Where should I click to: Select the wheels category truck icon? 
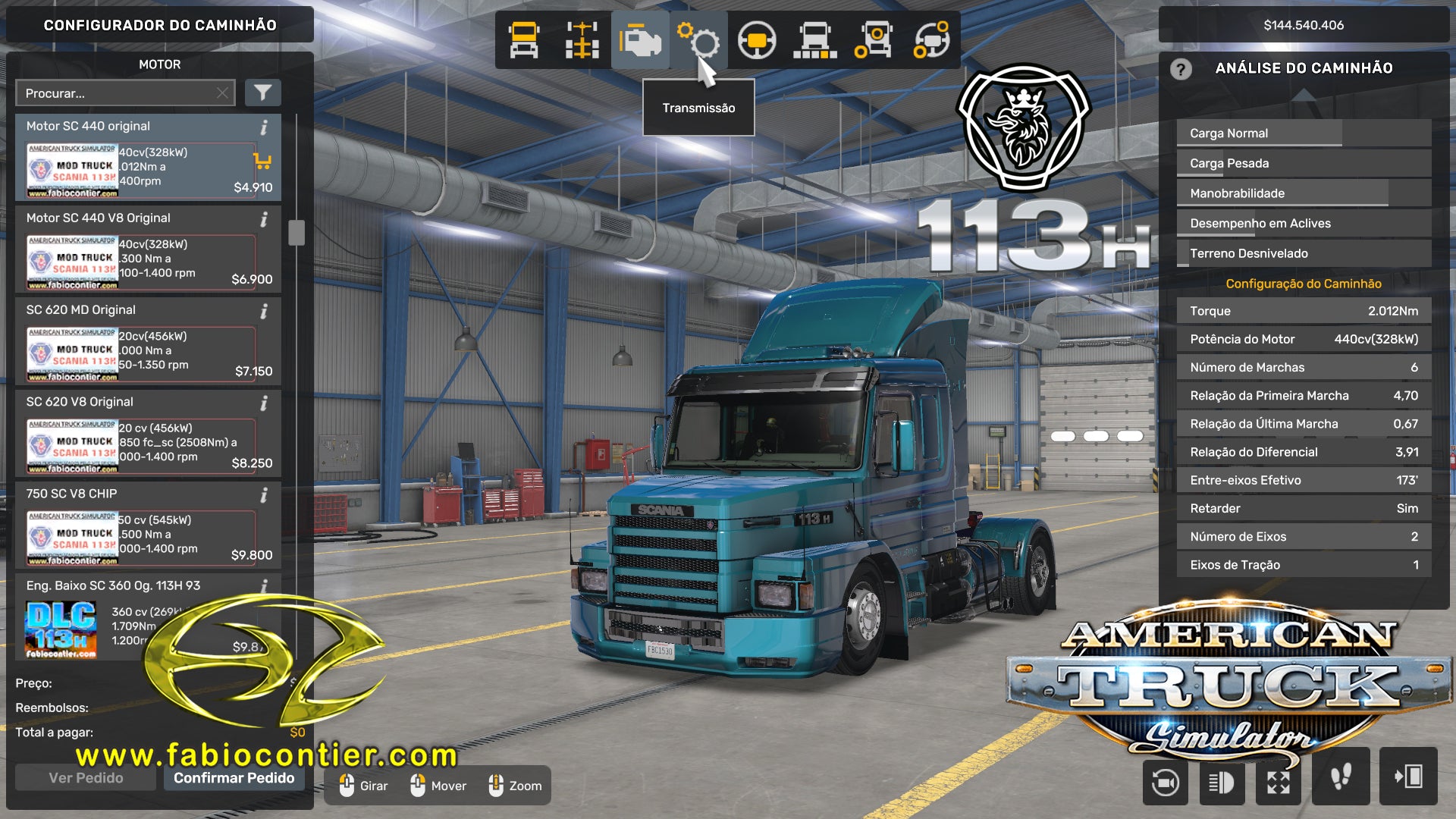pyautogui.click(x=874, y=42)
